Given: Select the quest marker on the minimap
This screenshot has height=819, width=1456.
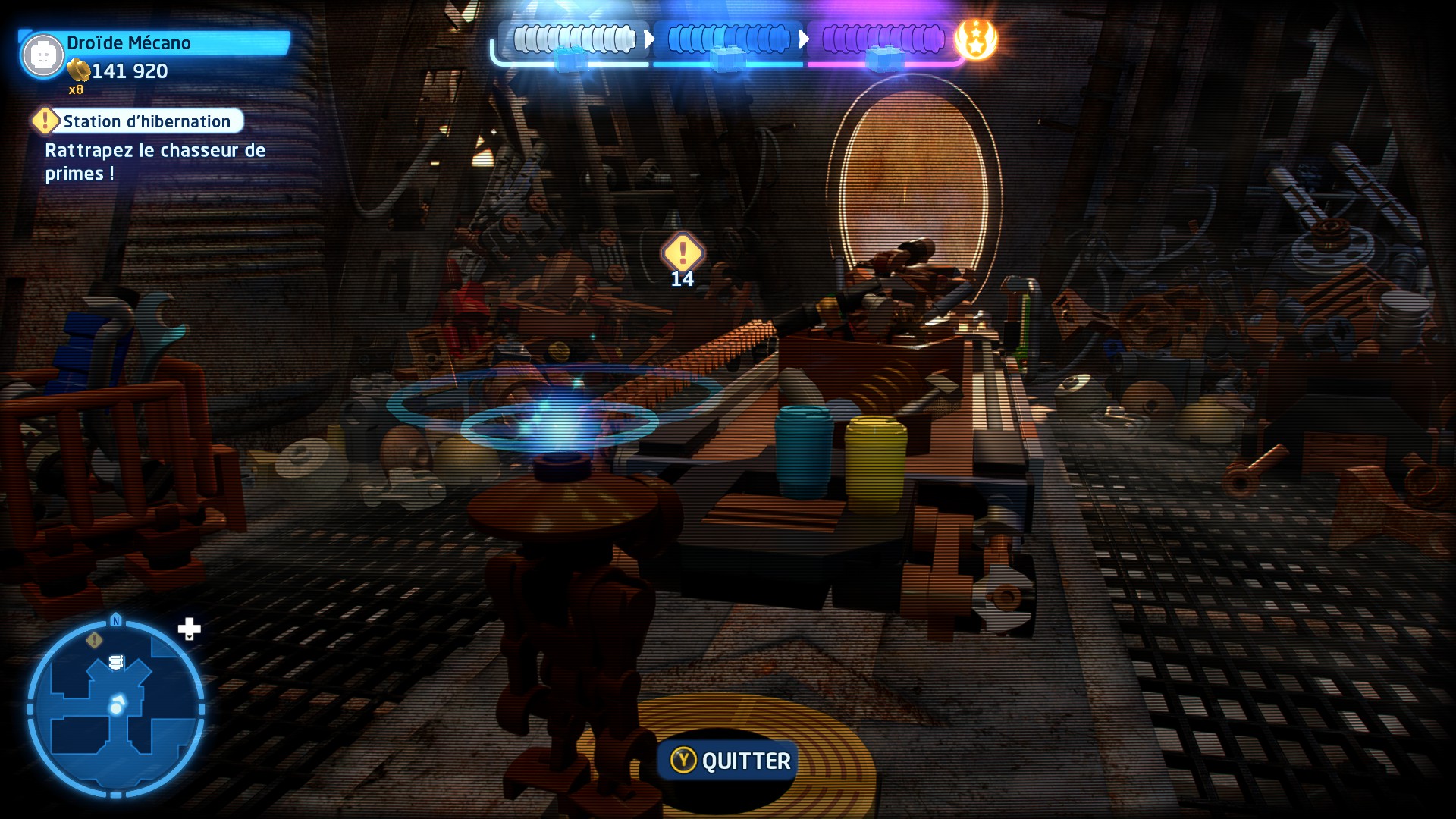Looking at the screenshot, I should tap(94, 640).
